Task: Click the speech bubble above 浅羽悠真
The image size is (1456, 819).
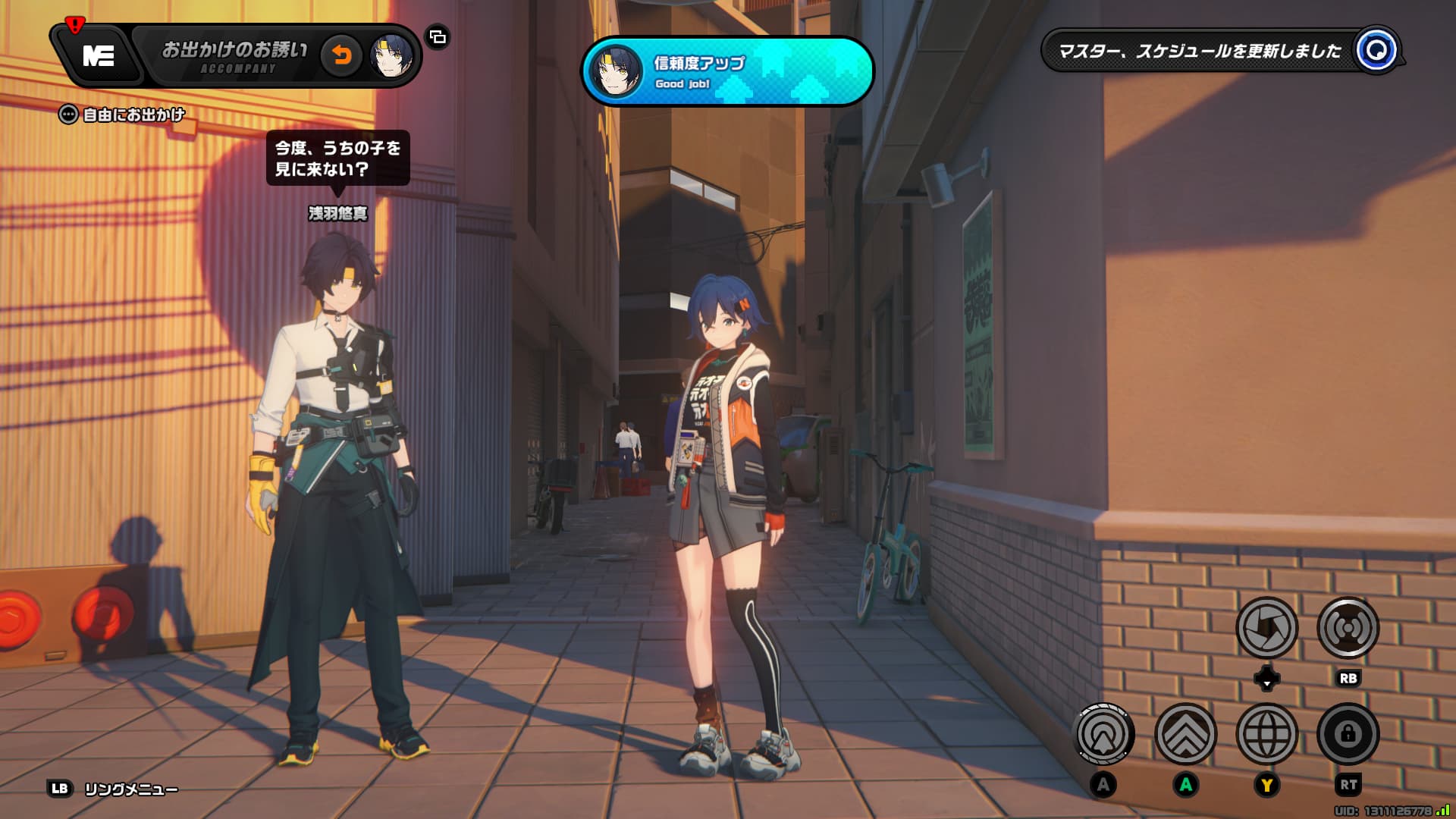Action: [337, 158]
